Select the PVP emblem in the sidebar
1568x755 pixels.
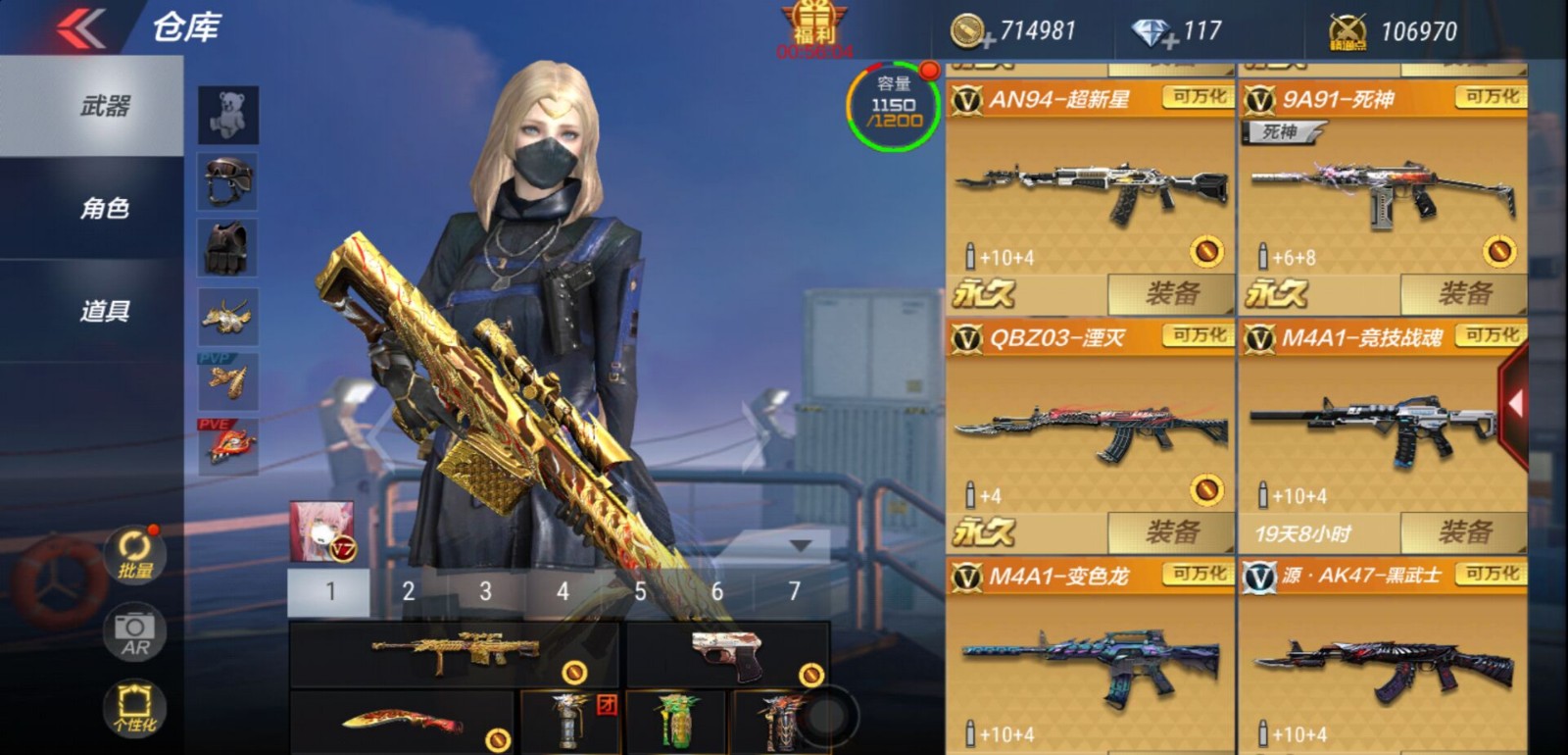click(x=226, y=382)
